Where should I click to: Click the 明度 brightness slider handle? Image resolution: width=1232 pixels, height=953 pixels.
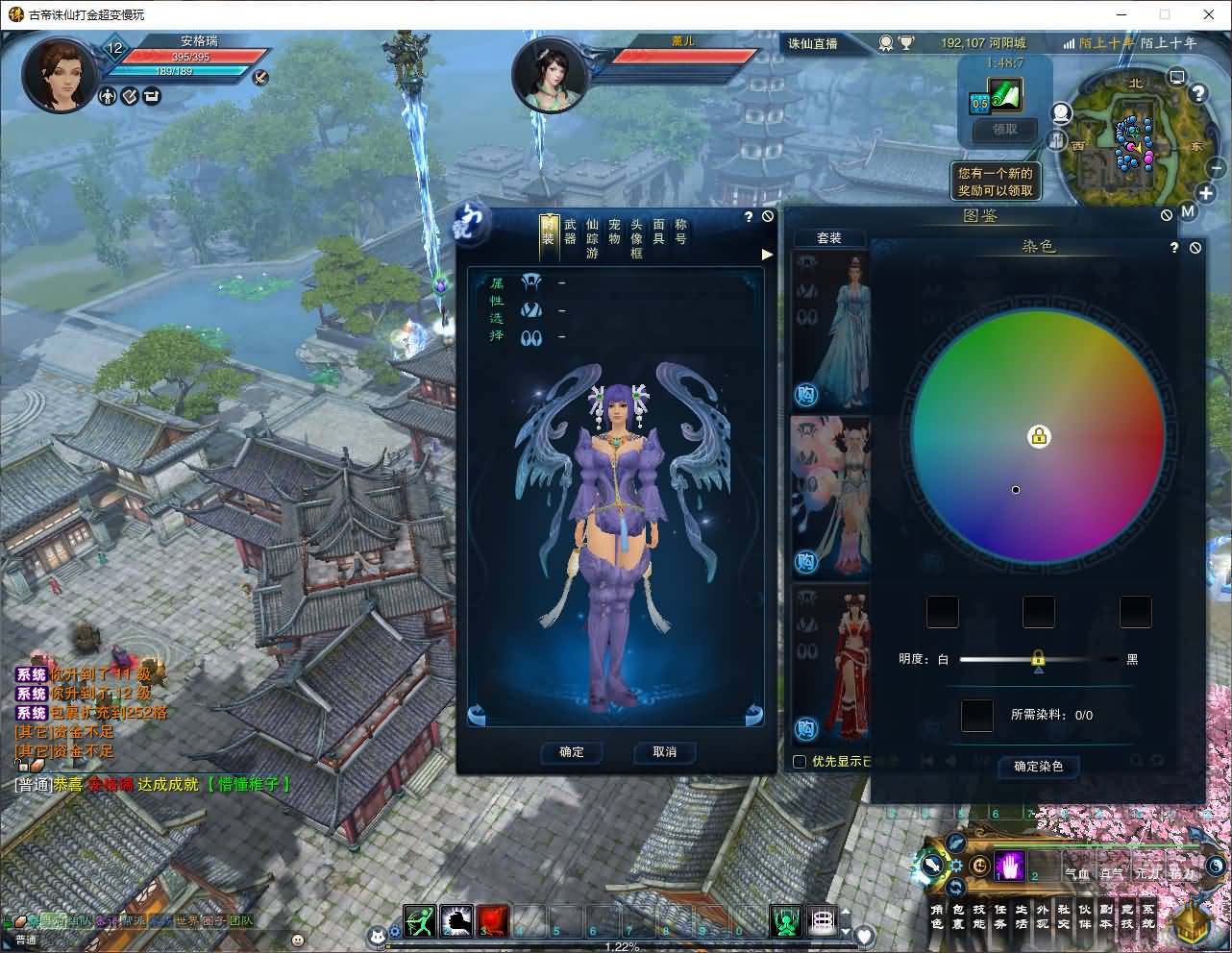[x=1040, y=659]
